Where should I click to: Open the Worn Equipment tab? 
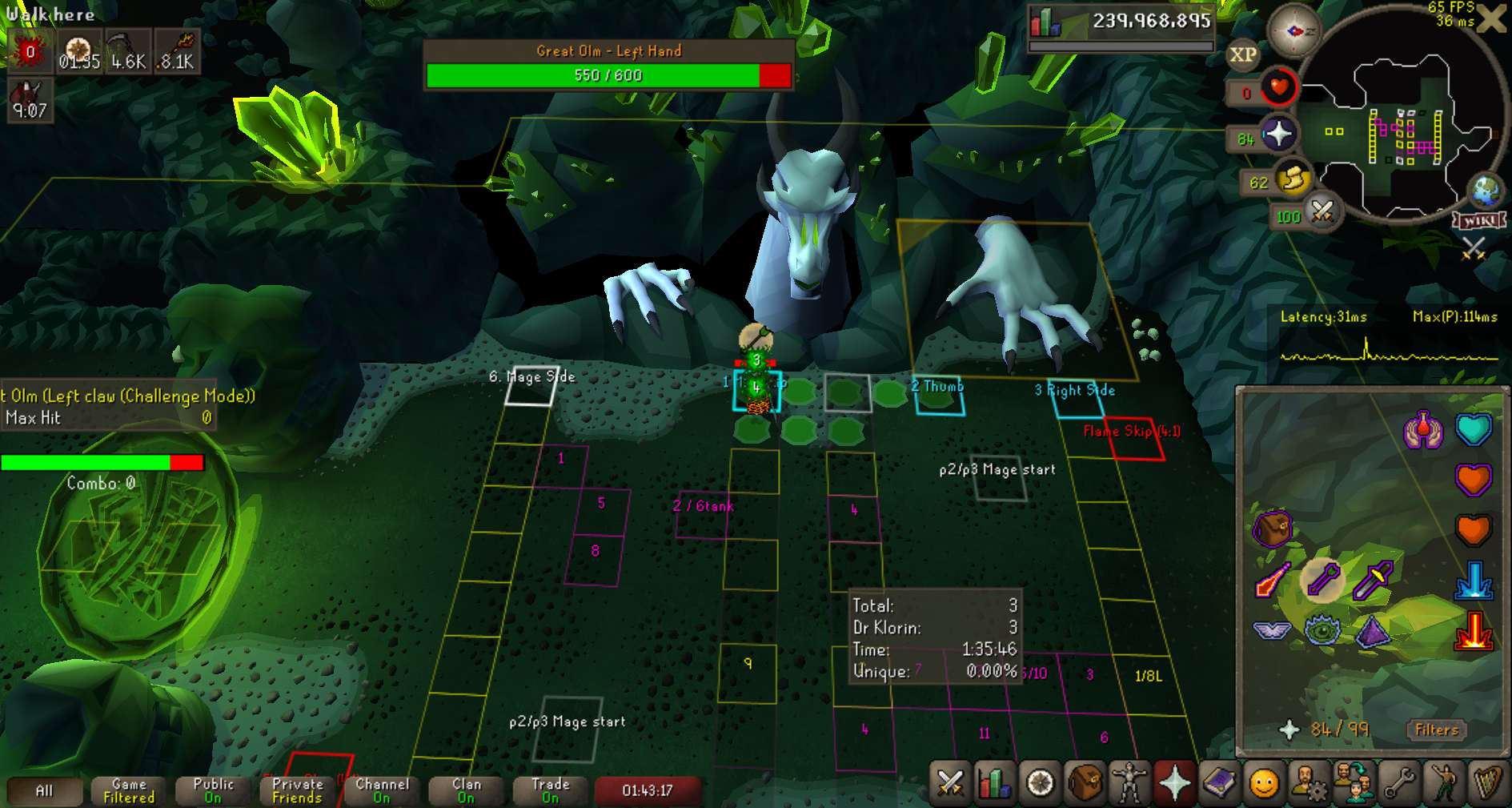point(1129,782)
